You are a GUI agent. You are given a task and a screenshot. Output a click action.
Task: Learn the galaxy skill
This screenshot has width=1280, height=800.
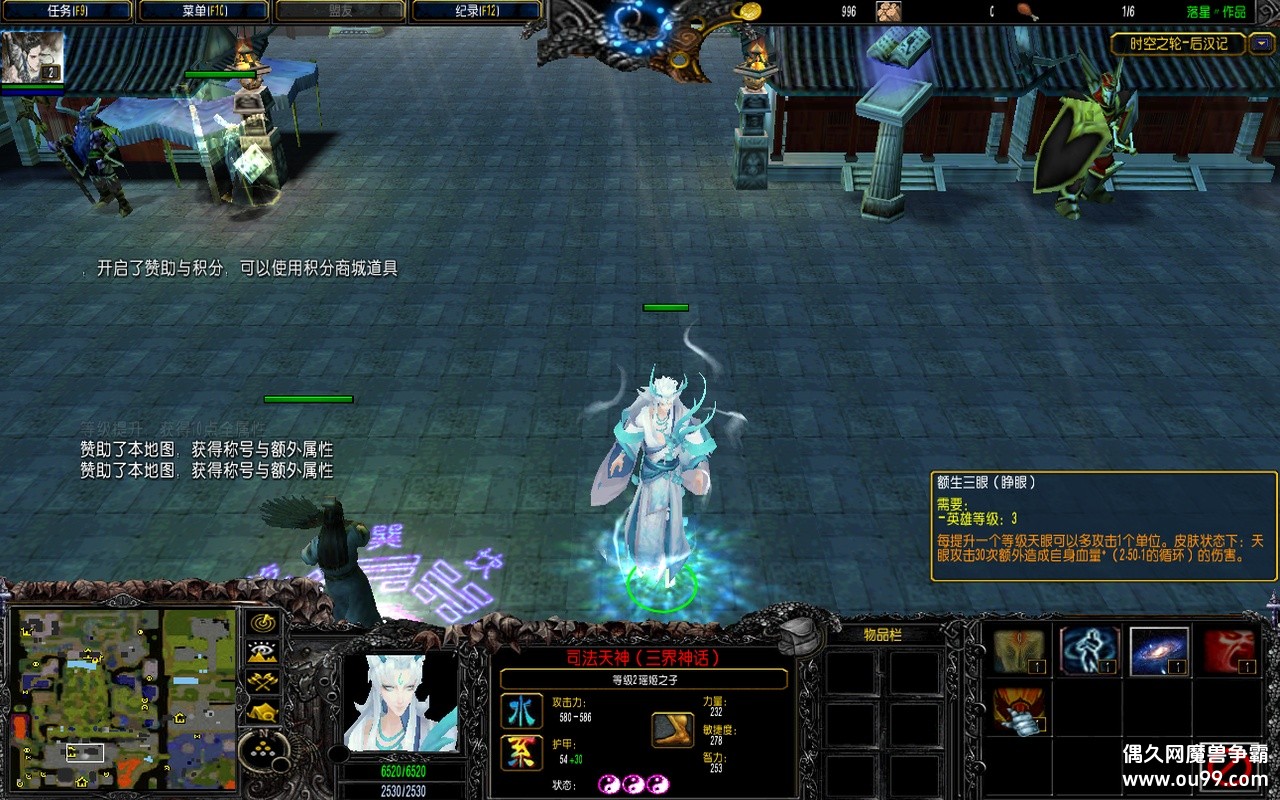click(1159, 652)
